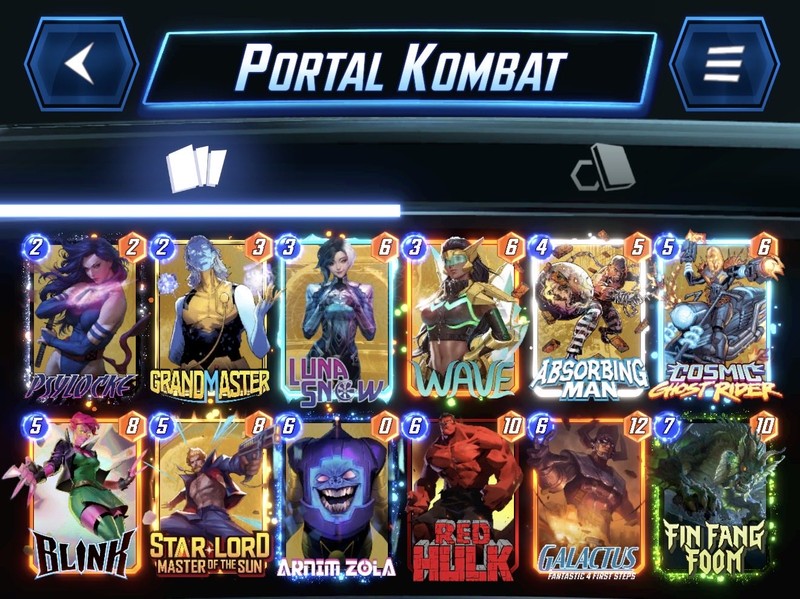The image size is (800, 599).
Task: Pick the Wave card
Action: (x=464, y=318)
